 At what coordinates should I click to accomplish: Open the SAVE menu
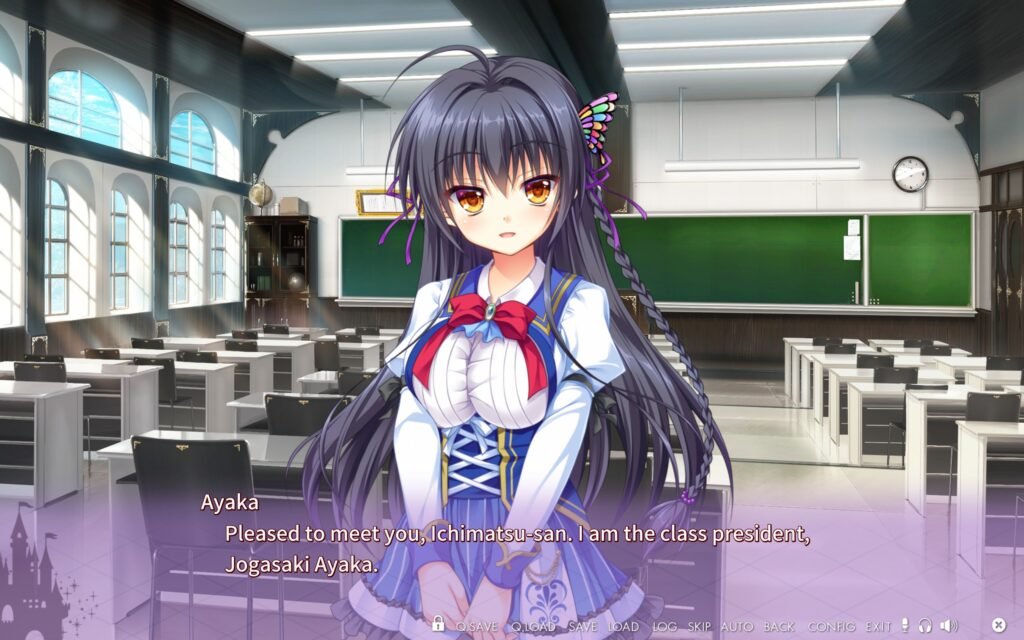(x=582, y=626)
